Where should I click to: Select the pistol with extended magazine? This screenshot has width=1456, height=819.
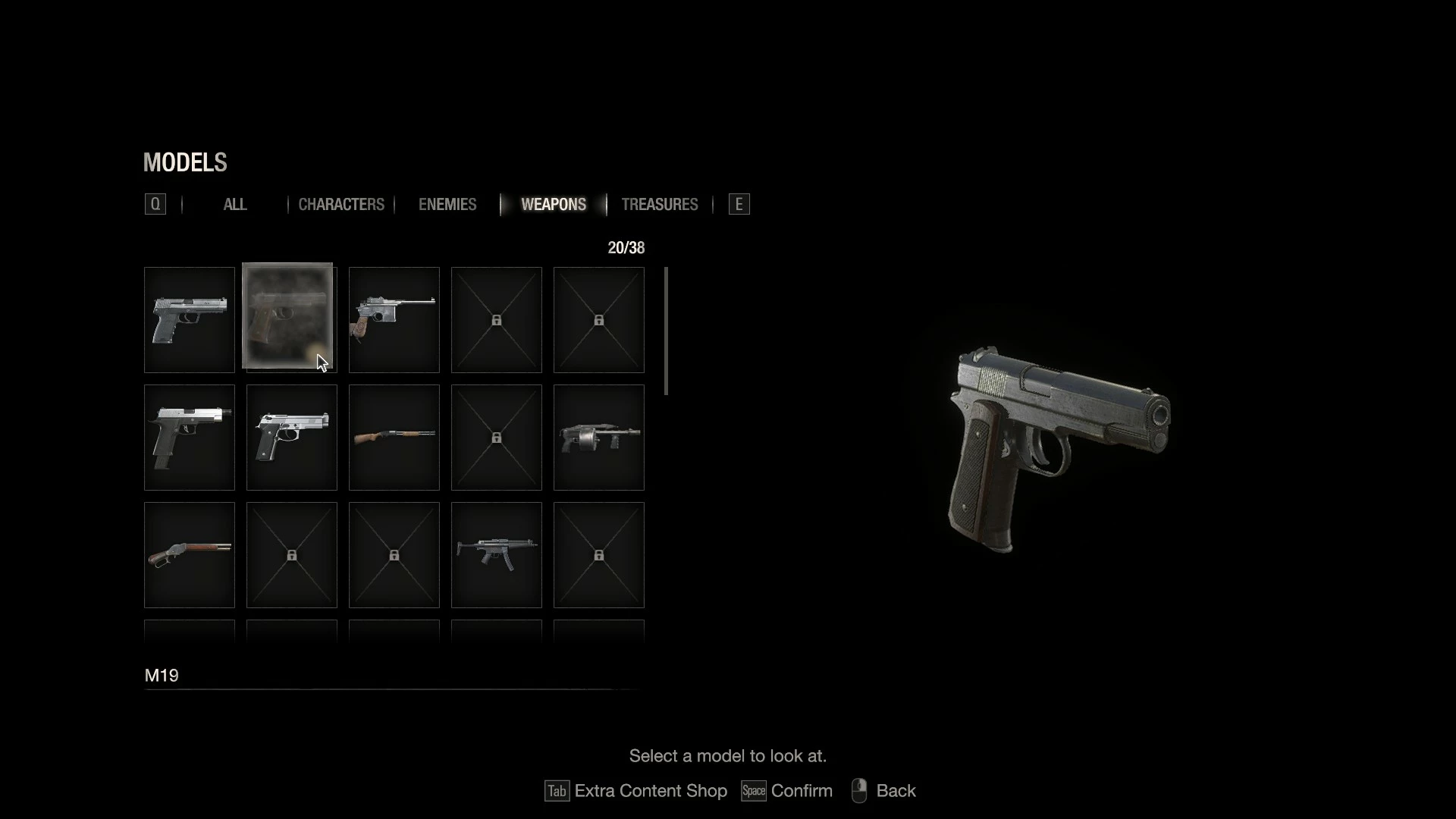[x=190, y=438]
